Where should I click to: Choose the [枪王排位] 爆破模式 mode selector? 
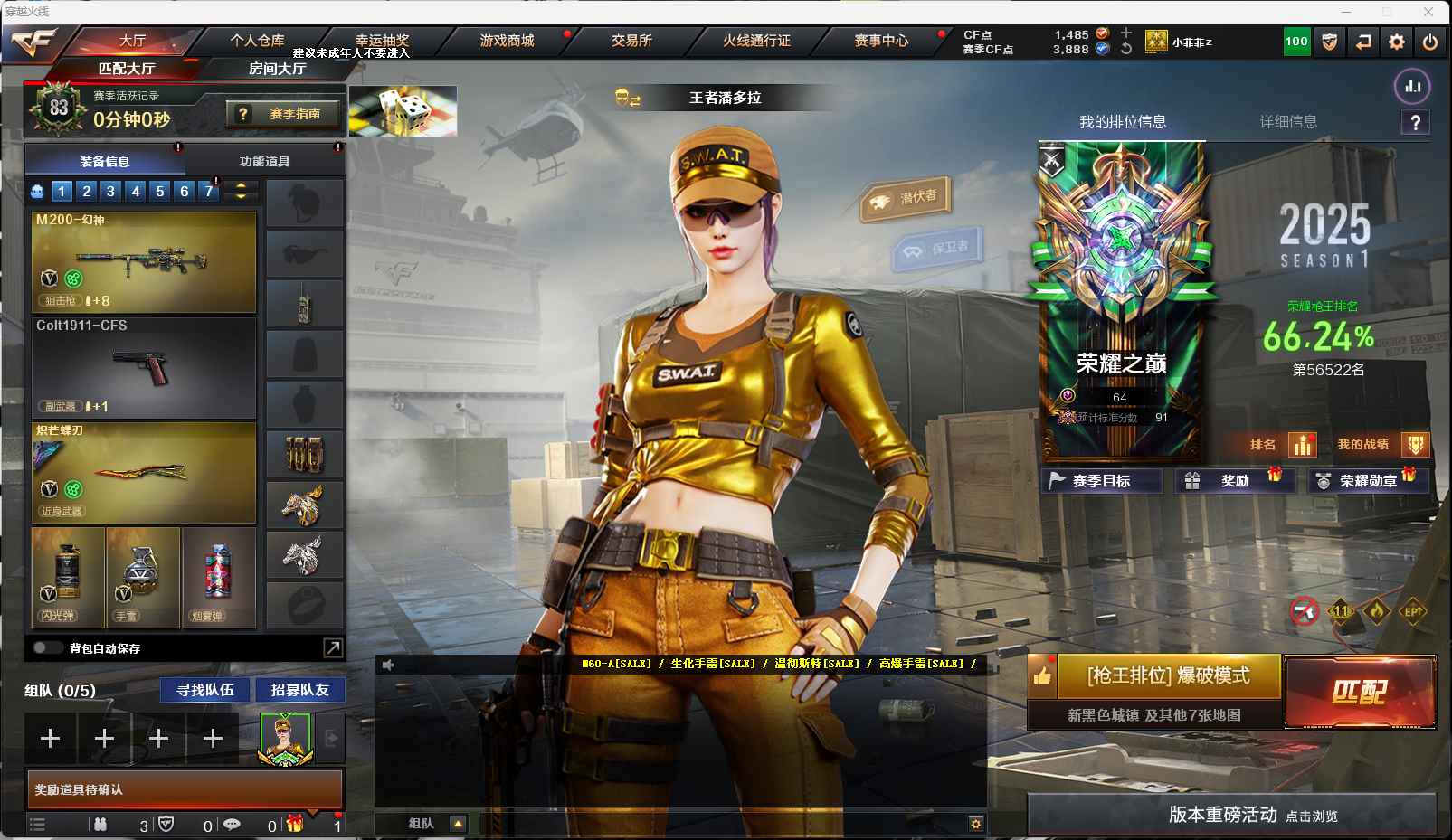coord(1168,676)
